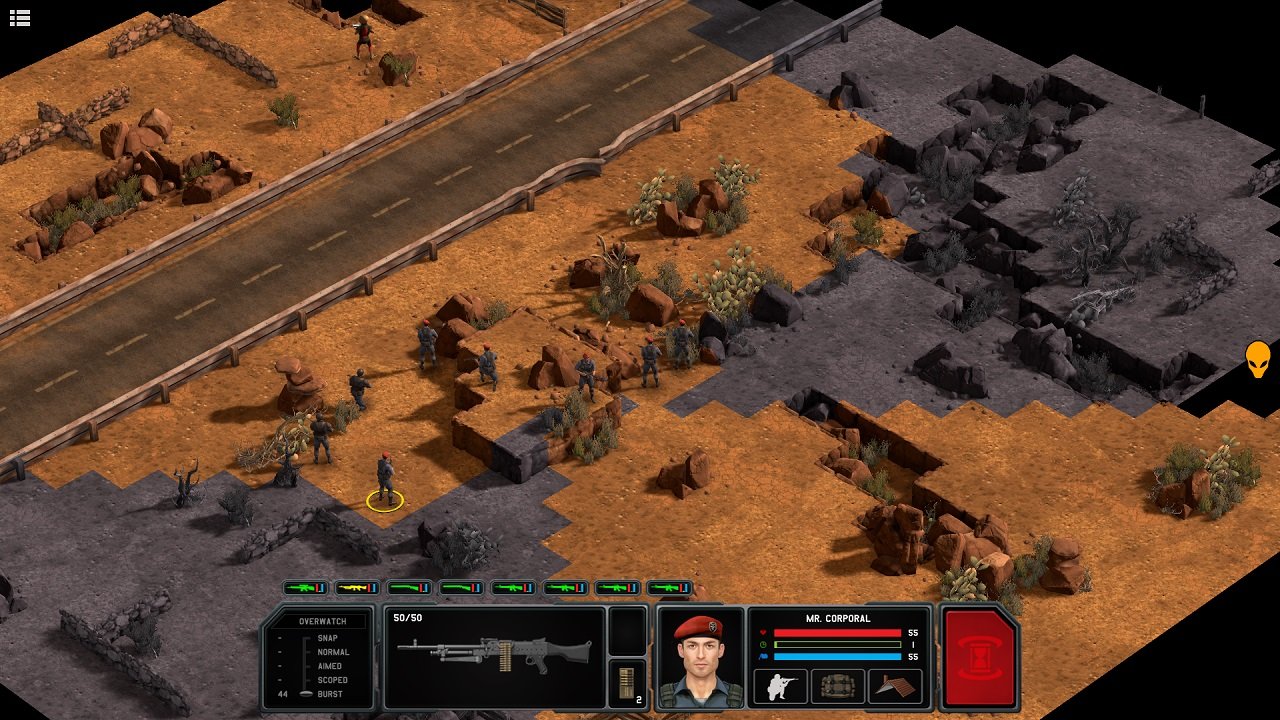Click the yellow alien tracker icon
The width and height of the screenshot is (1280, 720).
coord(1257,357)
